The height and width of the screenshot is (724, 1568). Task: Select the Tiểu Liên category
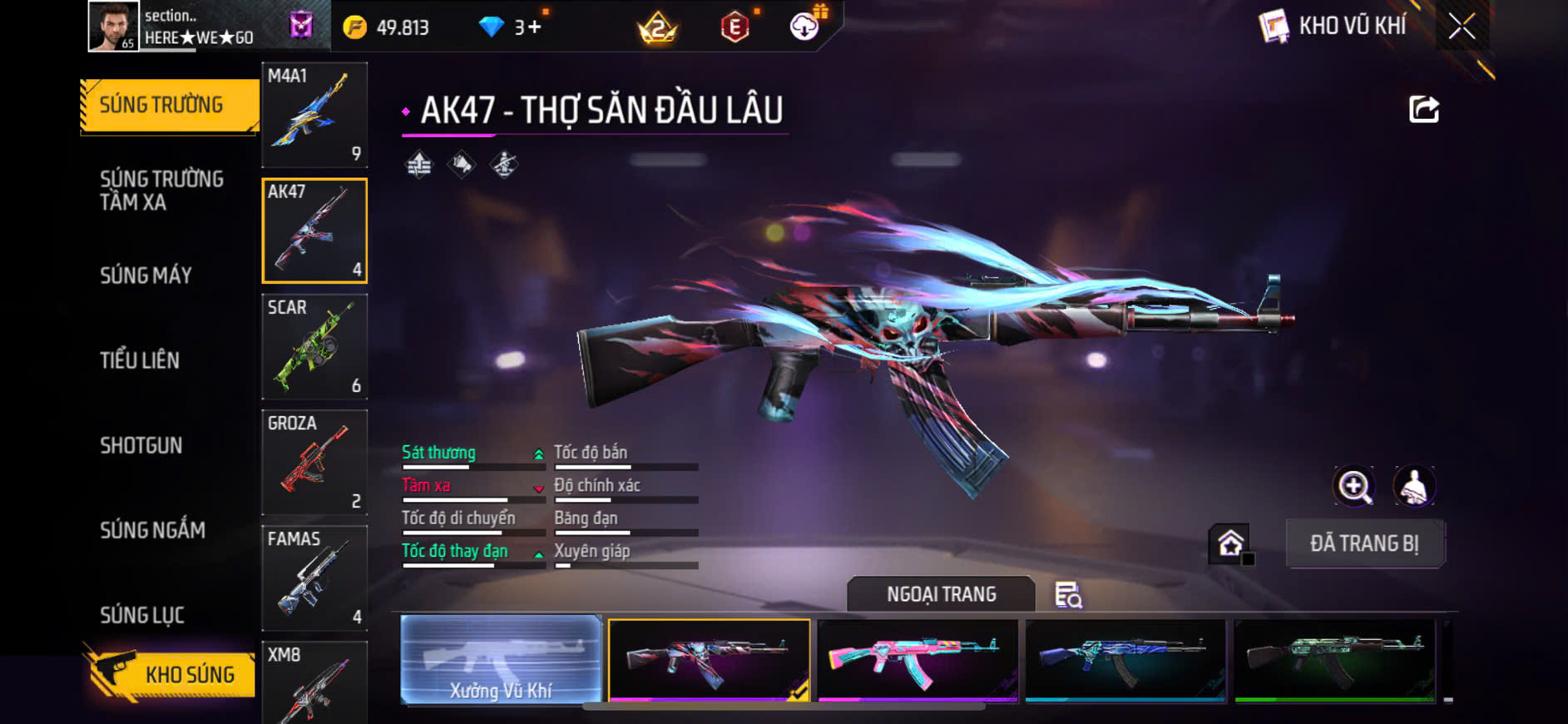(140, 360)
